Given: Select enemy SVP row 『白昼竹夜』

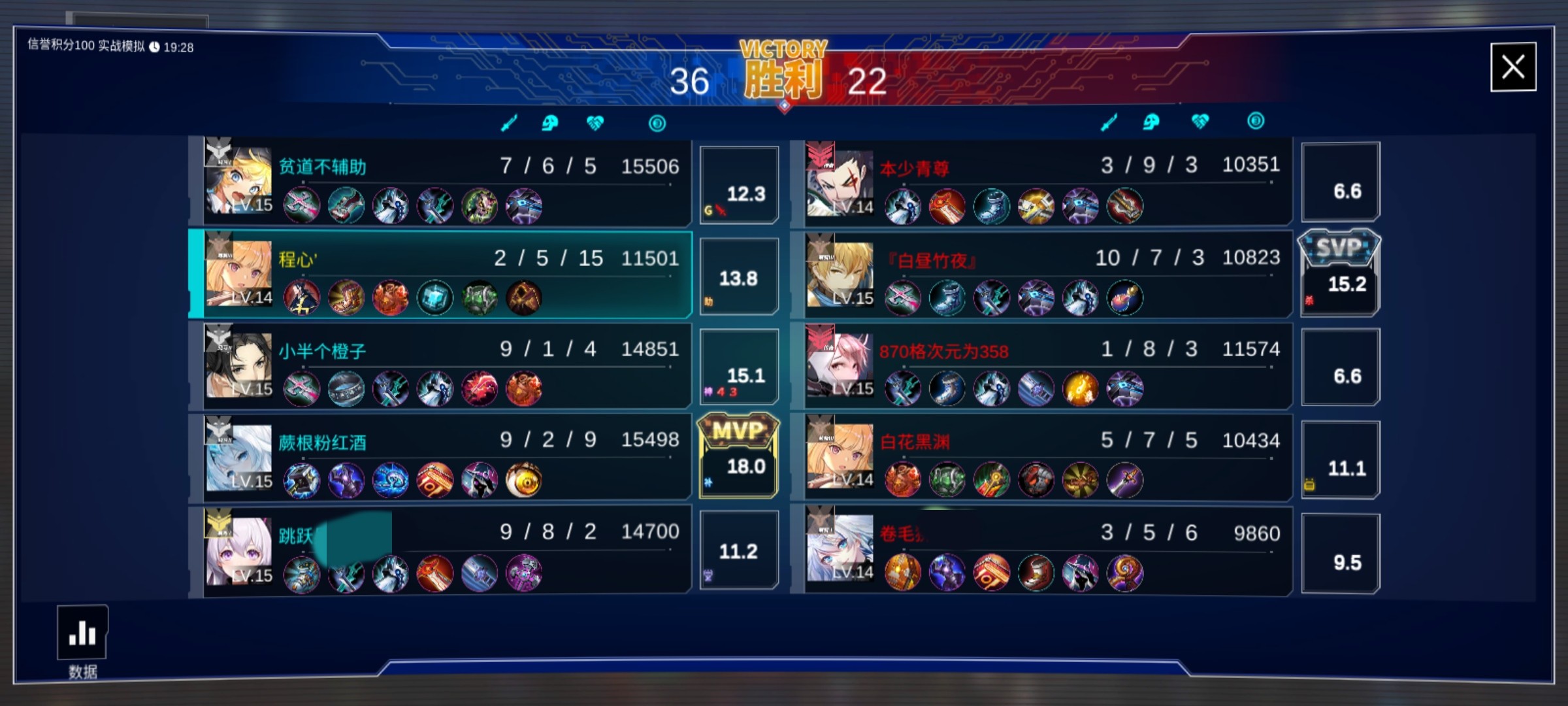Looking at the screenshot, I should [x=1045, y=273].
